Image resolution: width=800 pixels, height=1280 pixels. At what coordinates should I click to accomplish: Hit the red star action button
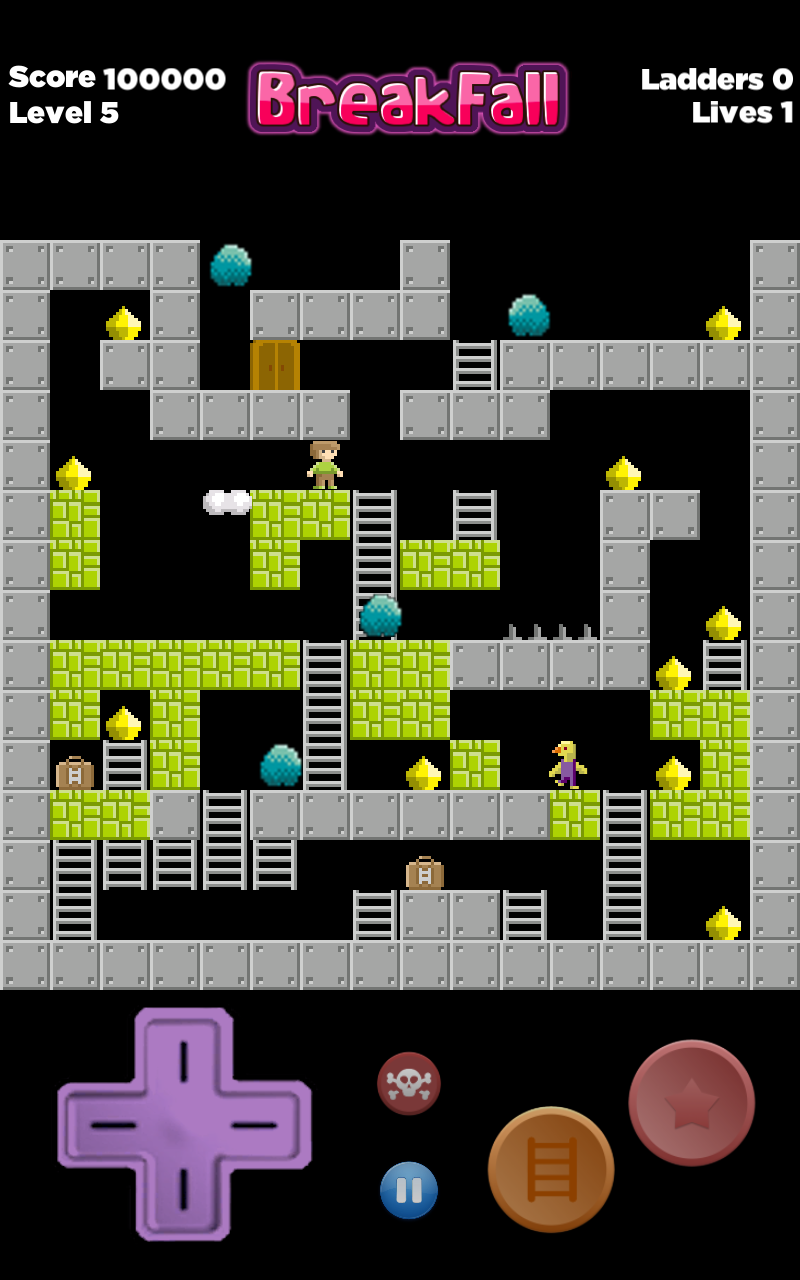691,1102
